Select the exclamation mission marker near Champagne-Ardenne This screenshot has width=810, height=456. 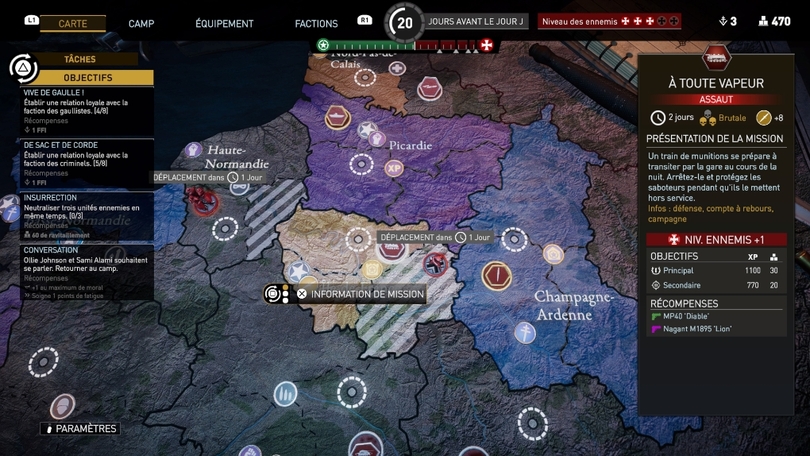pos(496,275)
